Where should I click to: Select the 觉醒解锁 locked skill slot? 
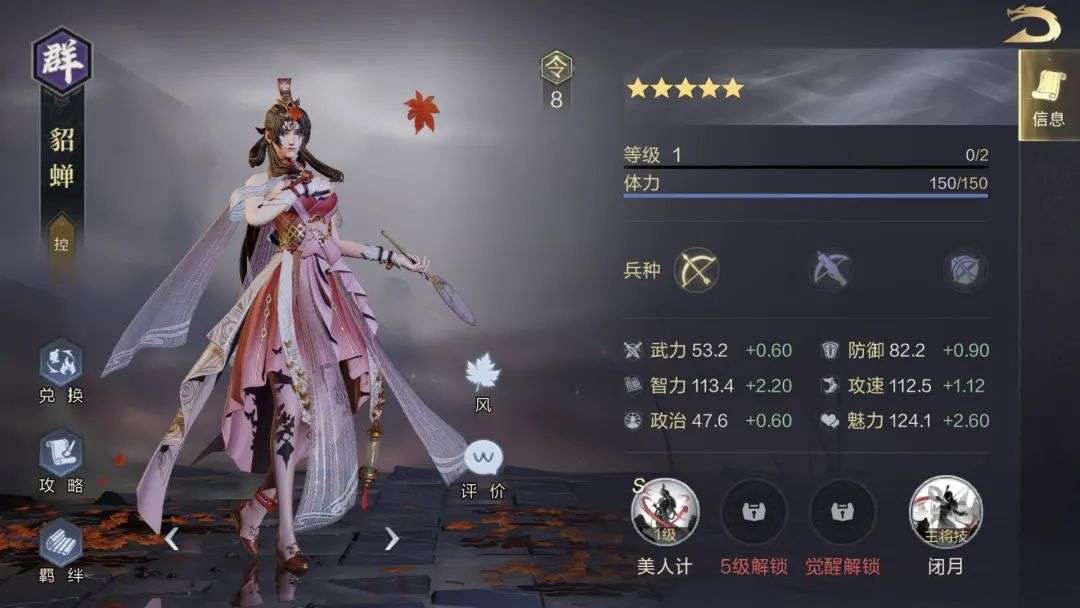pyautogui.click(x=843, y=513)
